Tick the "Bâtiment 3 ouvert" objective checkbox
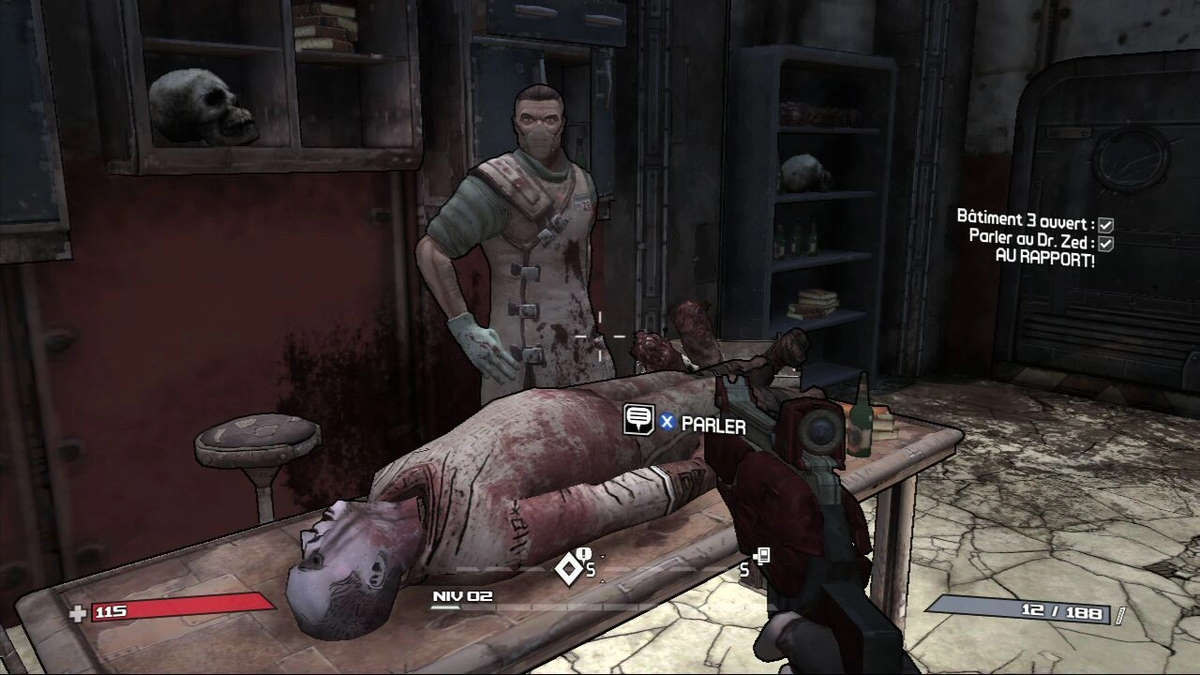This screenshot has width=1200, height=675. pyautogui.click(x=1106, y=225)
